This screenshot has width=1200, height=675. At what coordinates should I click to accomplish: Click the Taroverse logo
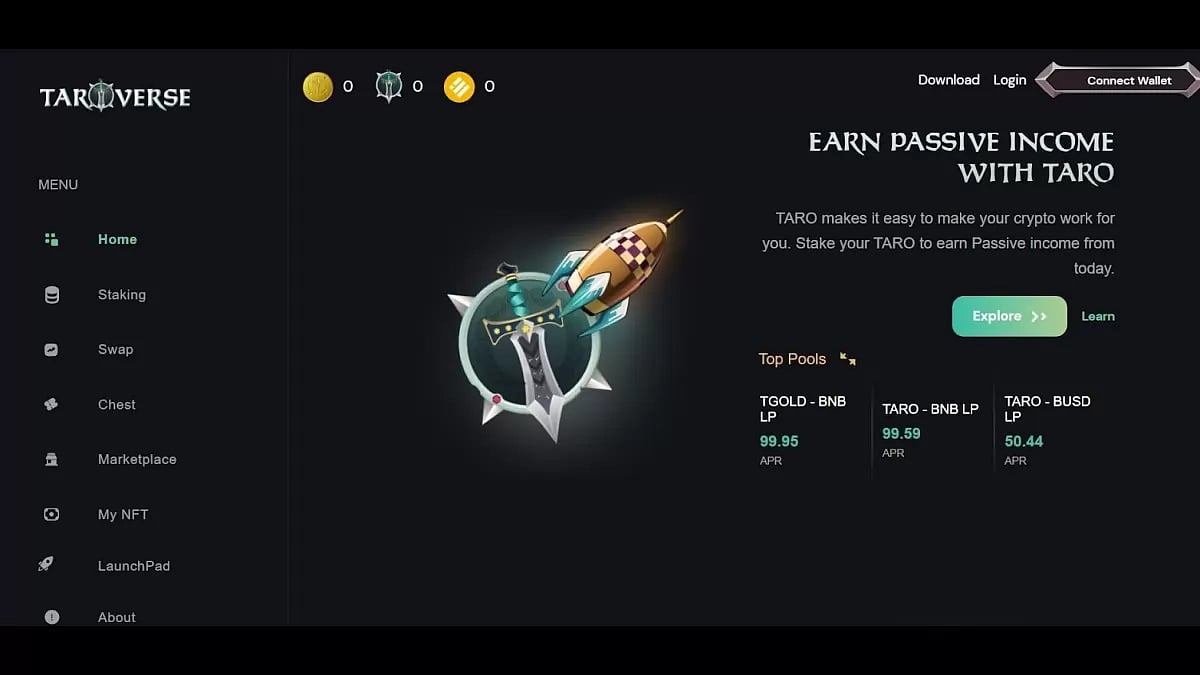115,97
